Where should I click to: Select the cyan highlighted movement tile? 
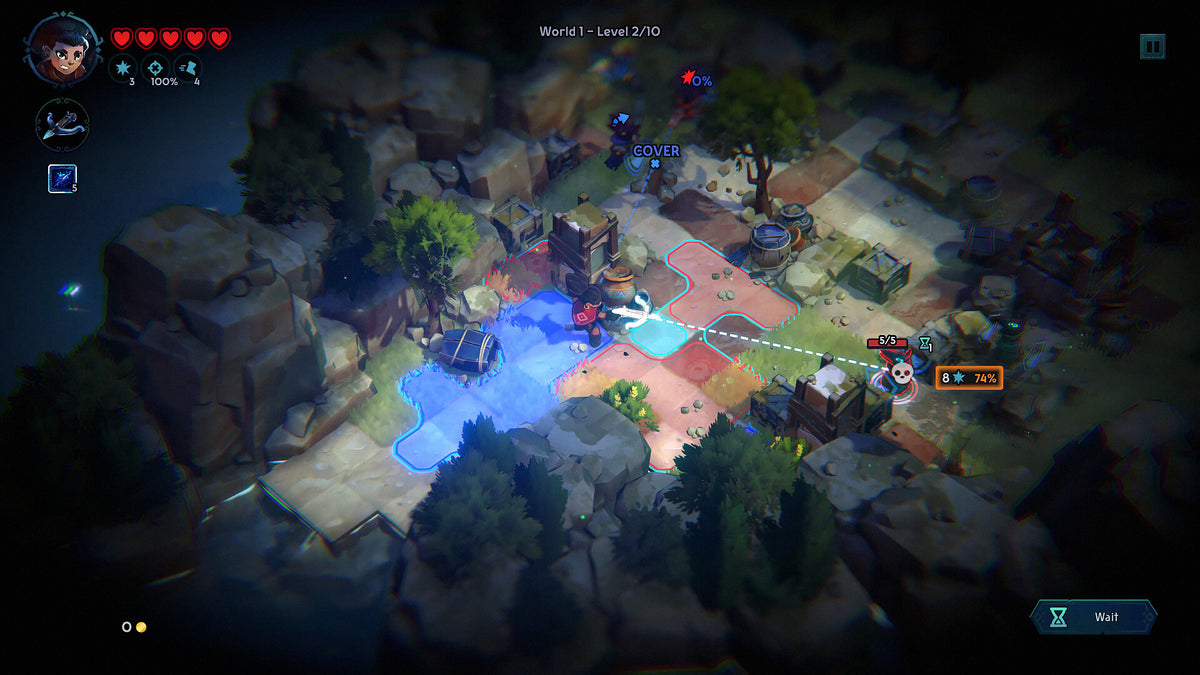660,338
